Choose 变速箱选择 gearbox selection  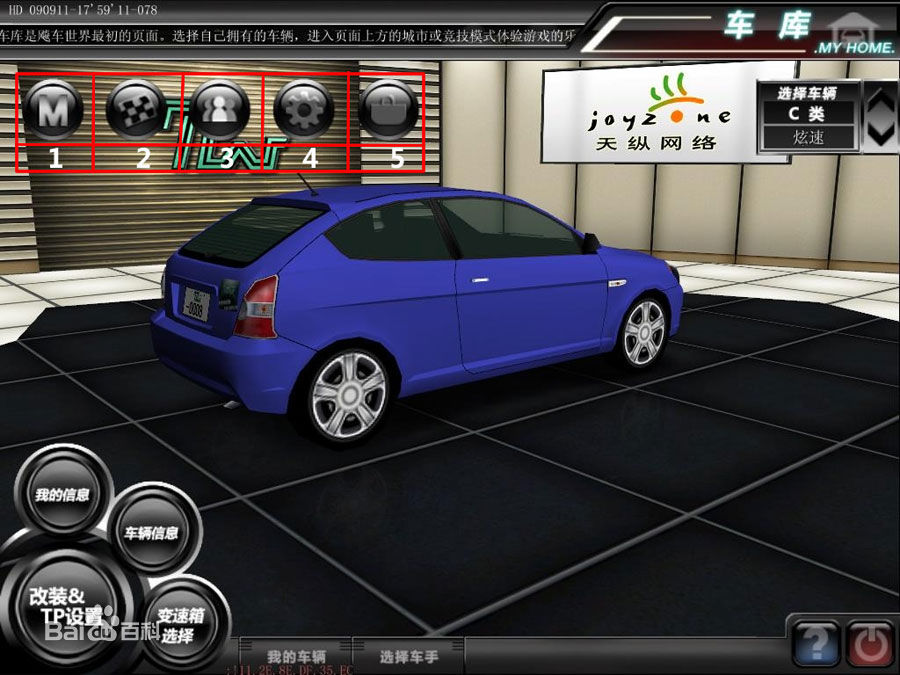click(182, 625)
